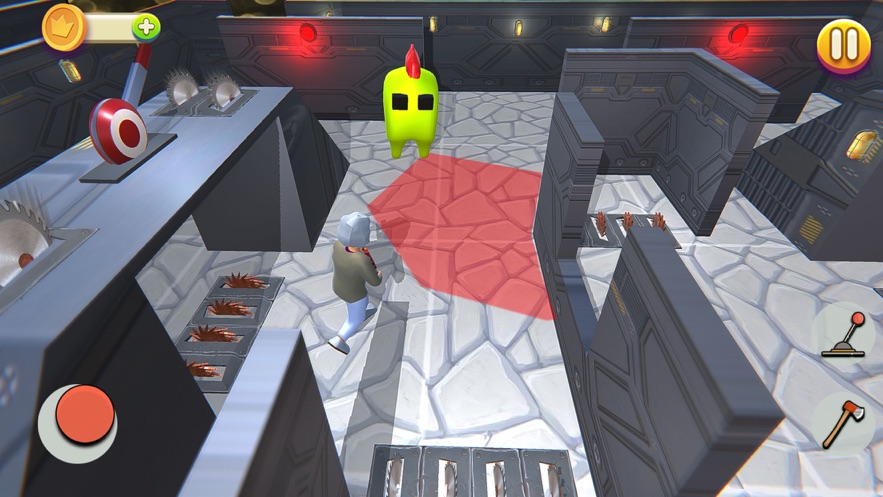
Task: Tap the green plus to add crowns
Action: coord(146,27)
